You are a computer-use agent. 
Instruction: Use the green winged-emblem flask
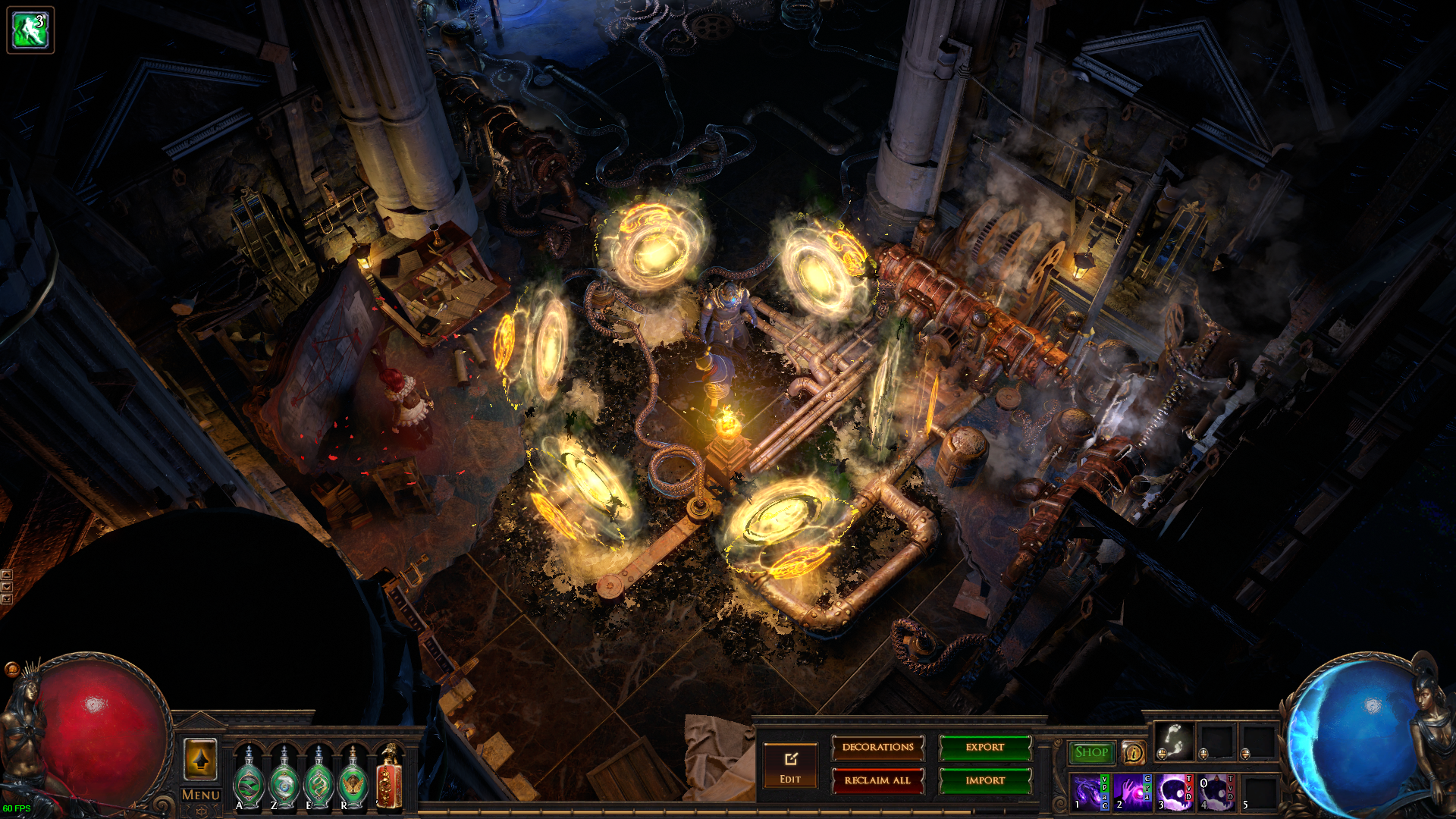tap(353, 781)
